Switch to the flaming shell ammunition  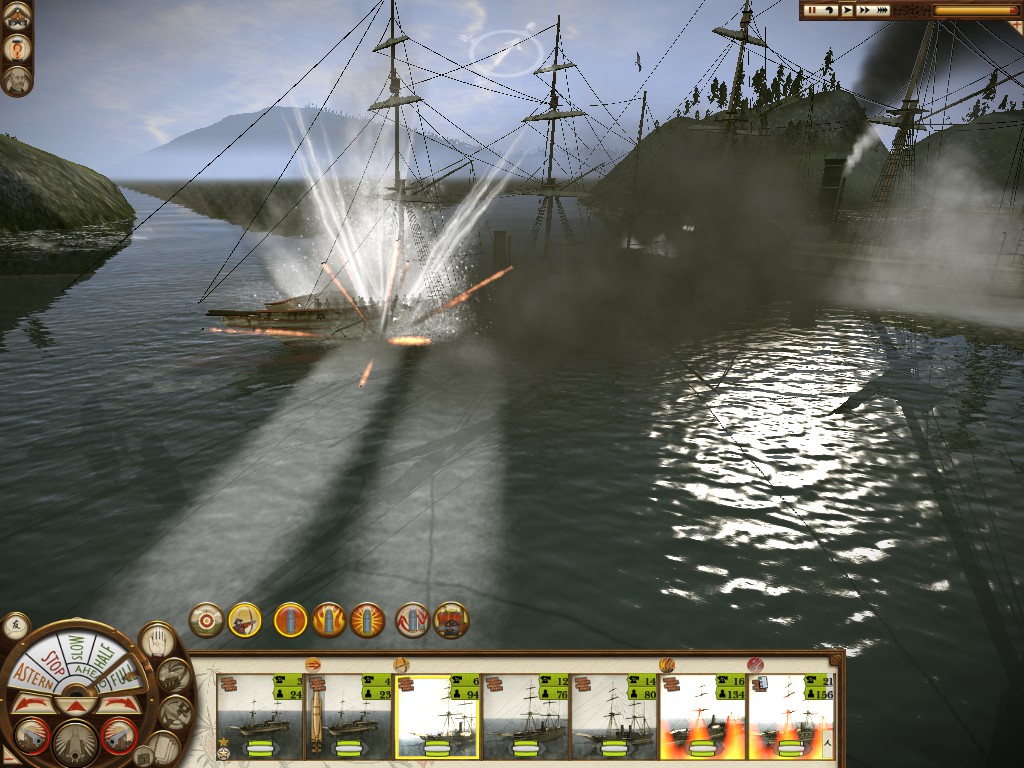(329, 620)
